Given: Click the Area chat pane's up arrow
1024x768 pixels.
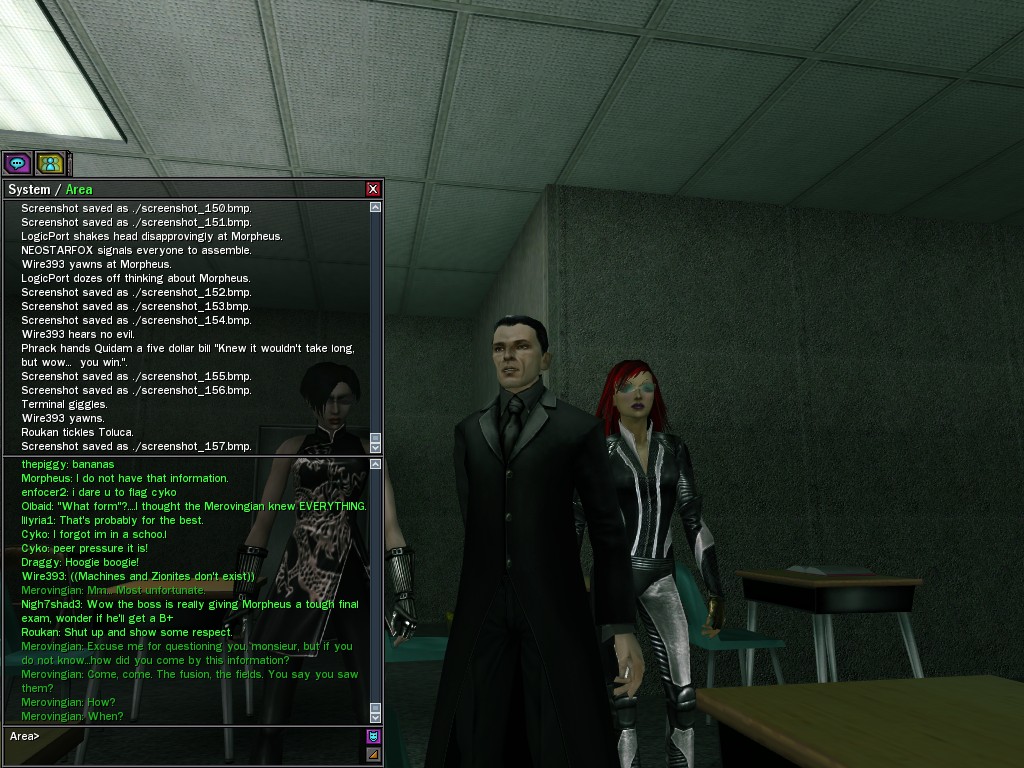Looking at the screenshot, I should click(x=375, y=464).
